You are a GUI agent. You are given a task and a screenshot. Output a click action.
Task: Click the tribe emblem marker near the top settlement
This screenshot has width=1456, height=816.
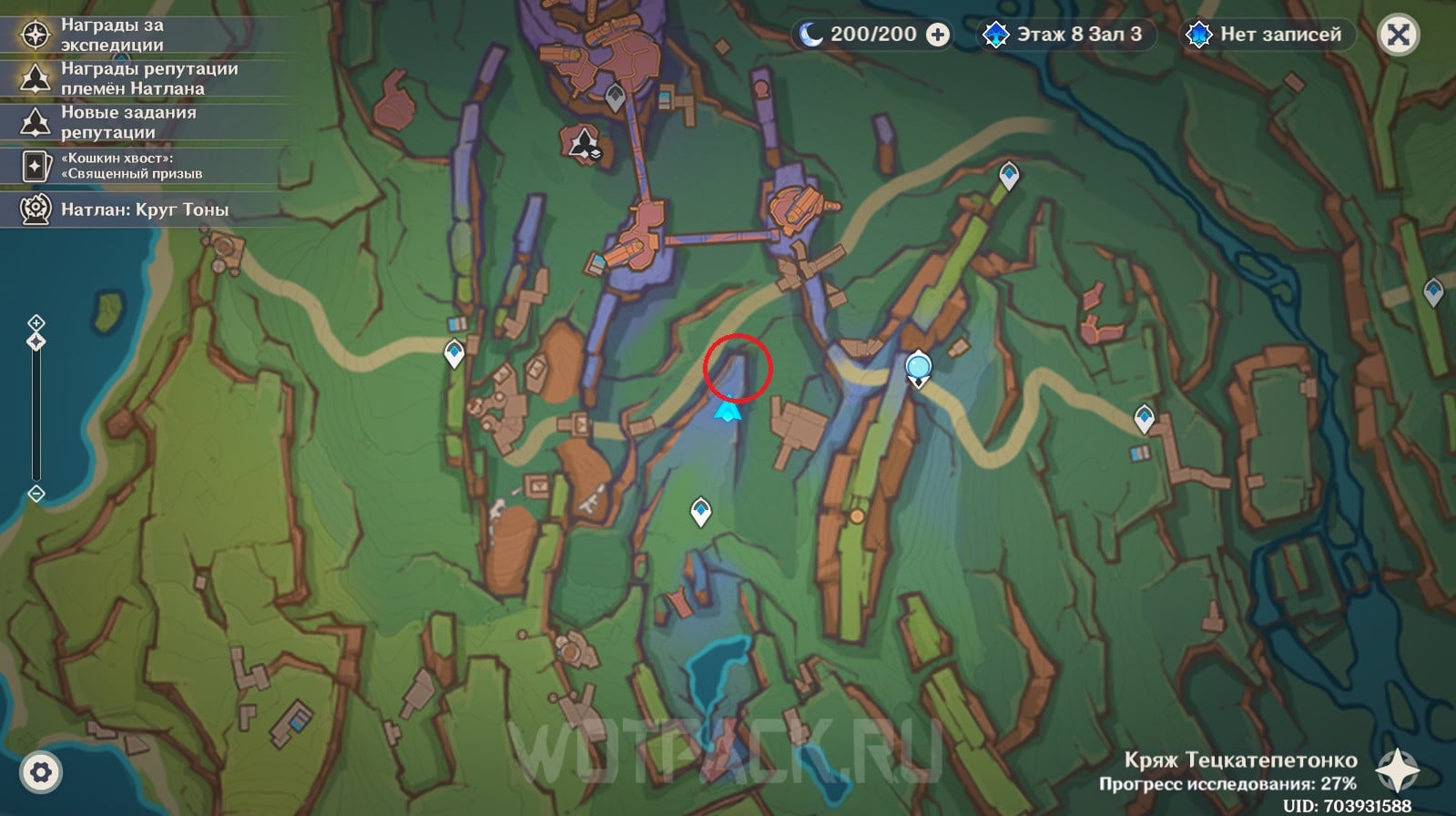tap(582, 143)
